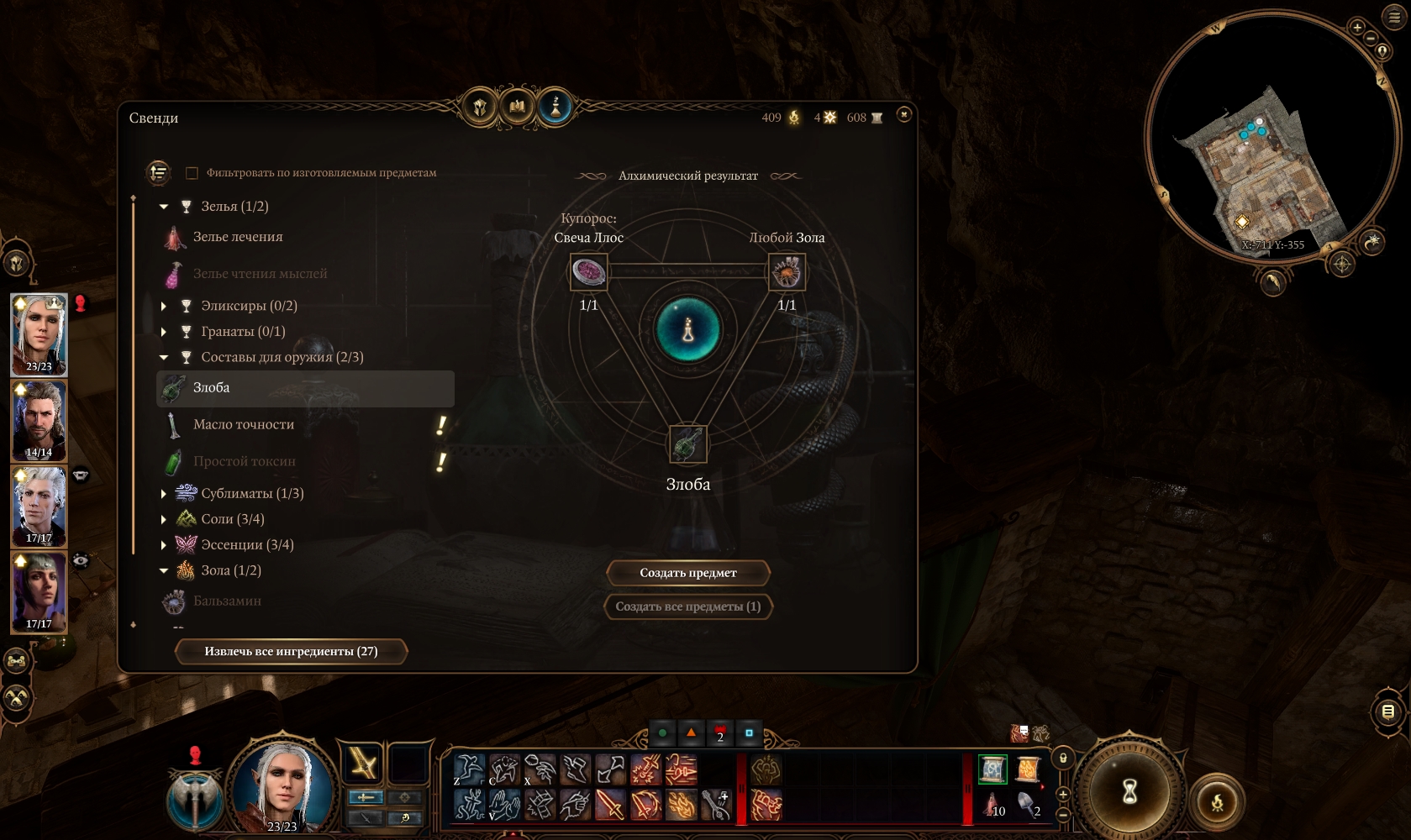1411x840 pixels.
Task: Zoom in the minimap
Action: tap(1356, 27)
